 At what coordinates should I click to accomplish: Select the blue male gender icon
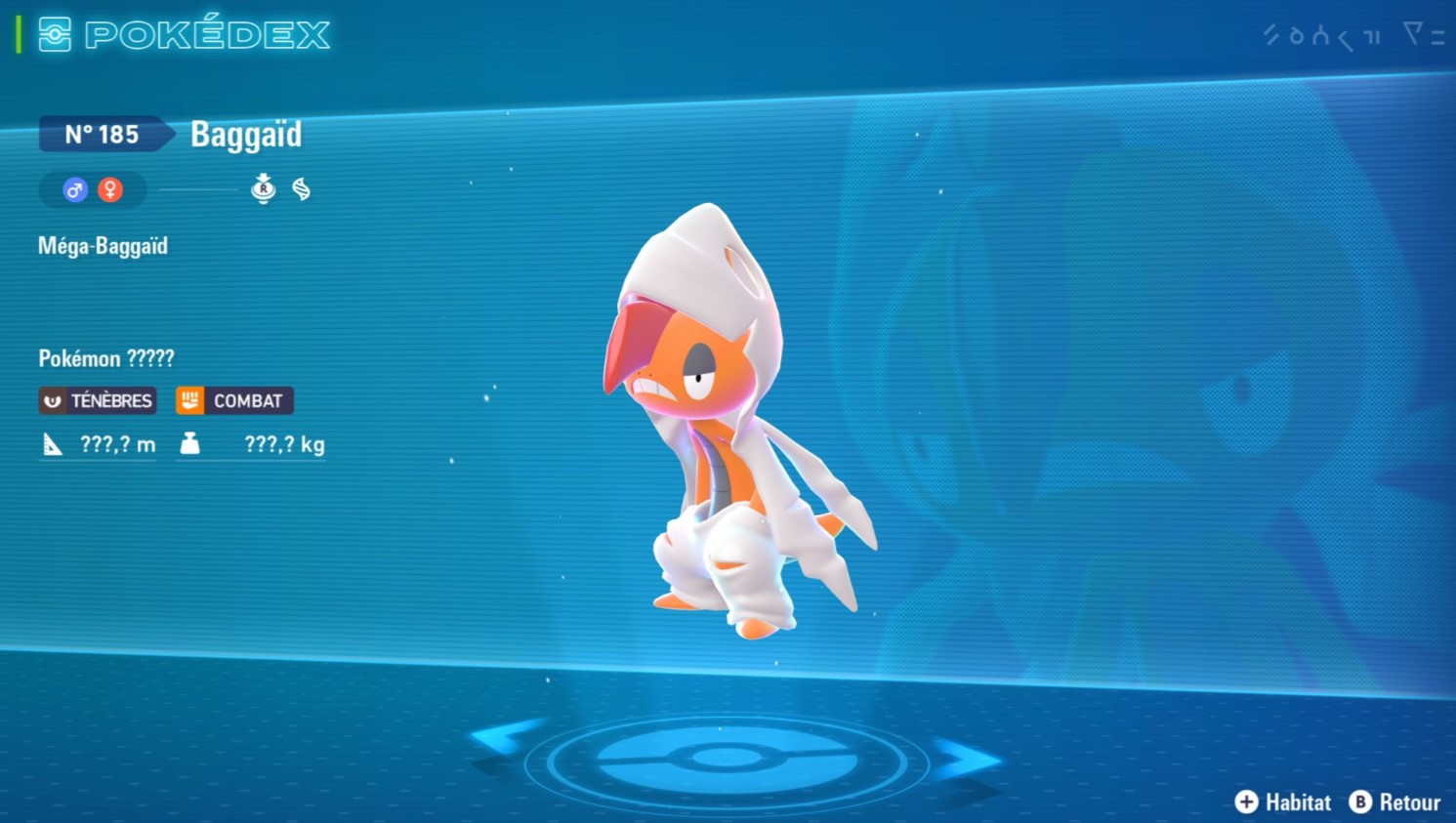pos(75,189)
